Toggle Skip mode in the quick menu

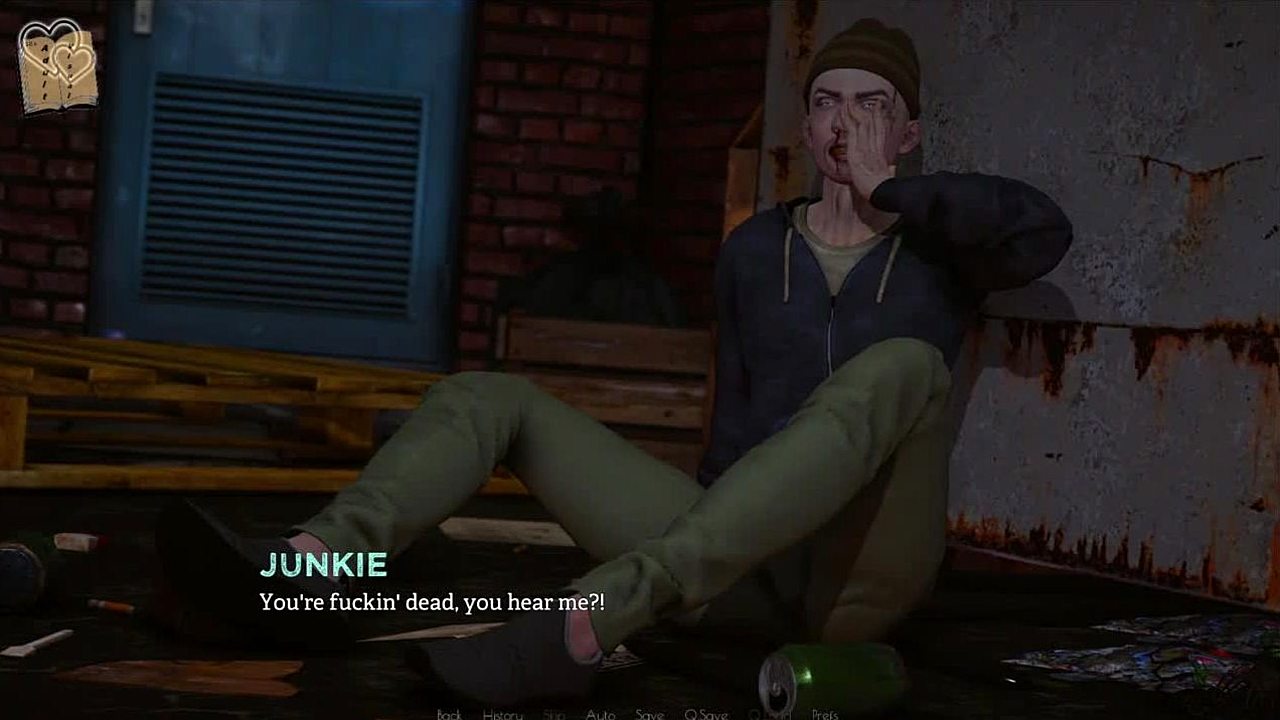click(554, 714)
